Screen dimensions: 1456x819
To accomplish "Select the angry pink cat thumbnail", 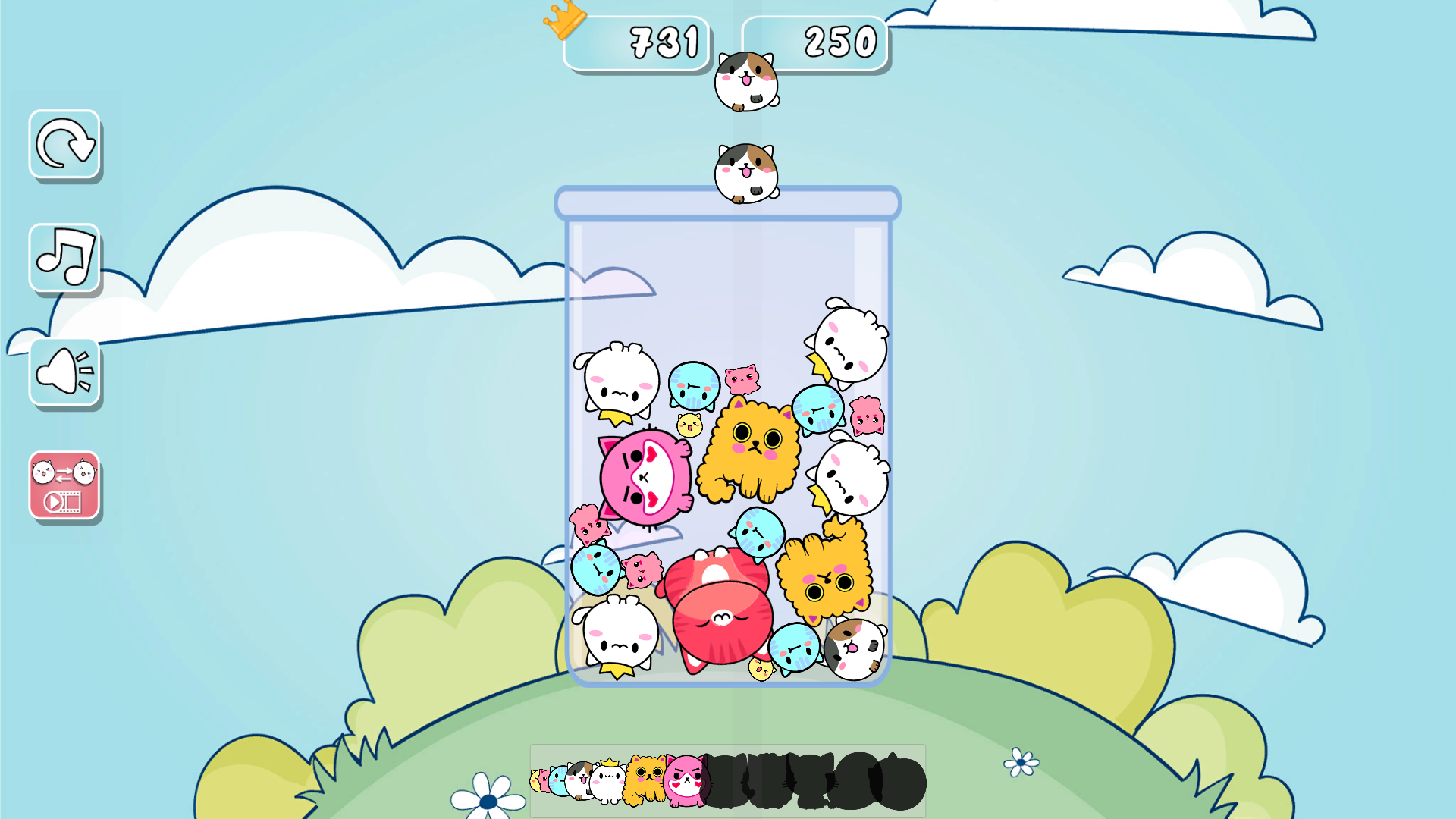I will click(x=686, y=781).
